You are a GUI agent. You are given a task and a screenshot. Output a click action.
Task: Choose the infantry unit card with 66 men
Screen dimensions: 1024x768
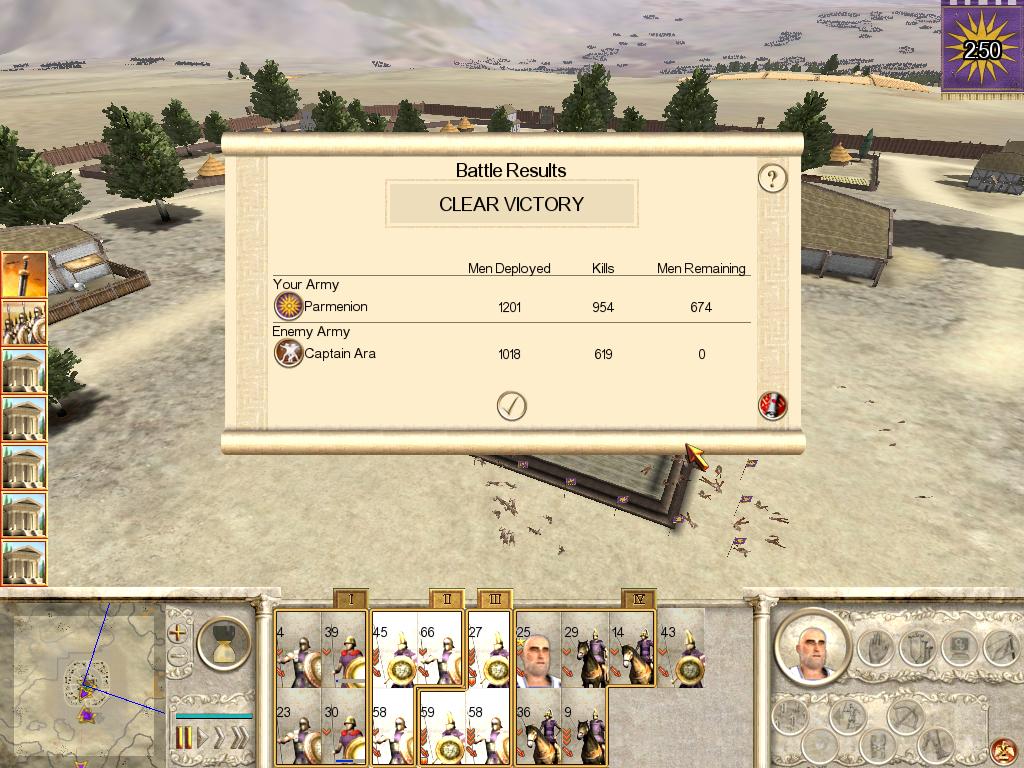441,649
